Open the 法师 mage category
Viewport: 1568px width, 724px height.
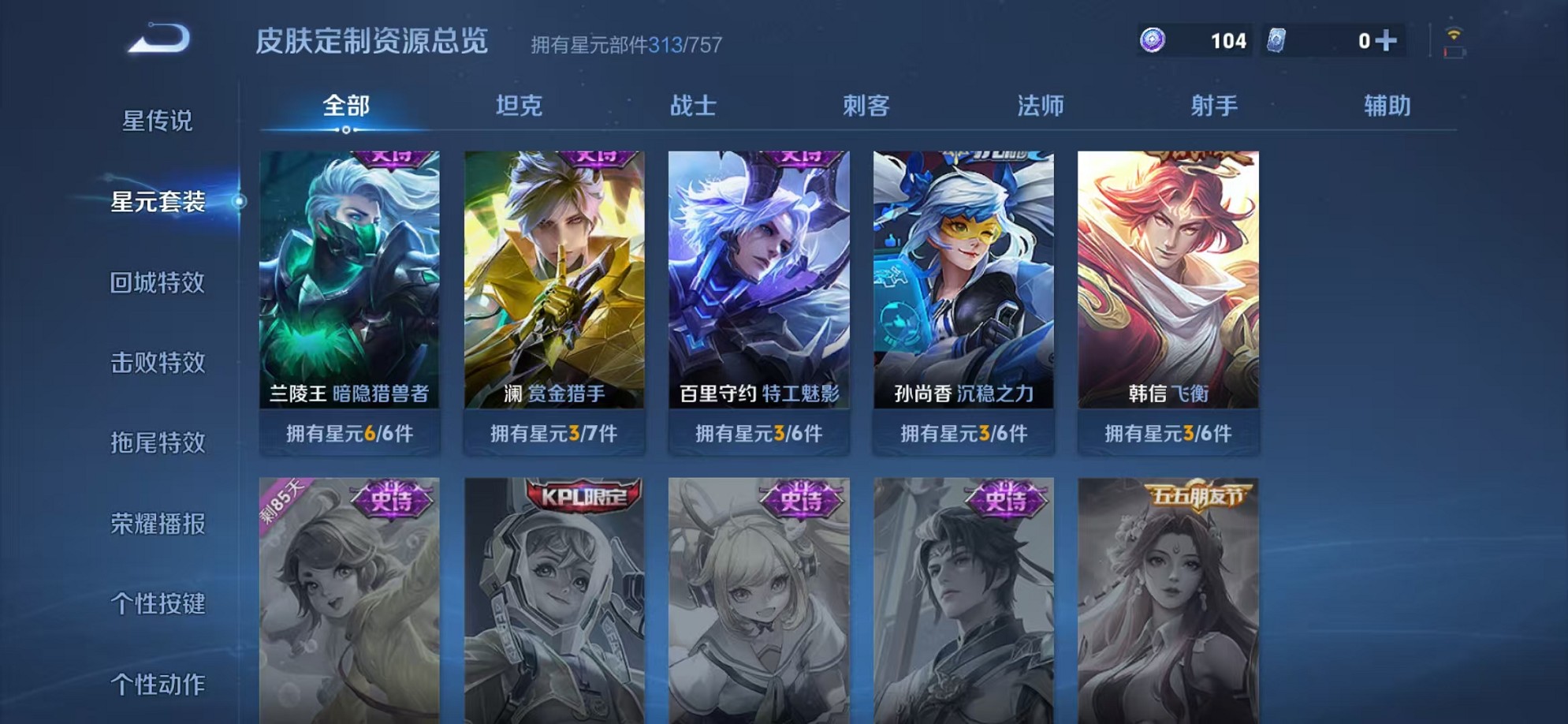coord(1042,105)
